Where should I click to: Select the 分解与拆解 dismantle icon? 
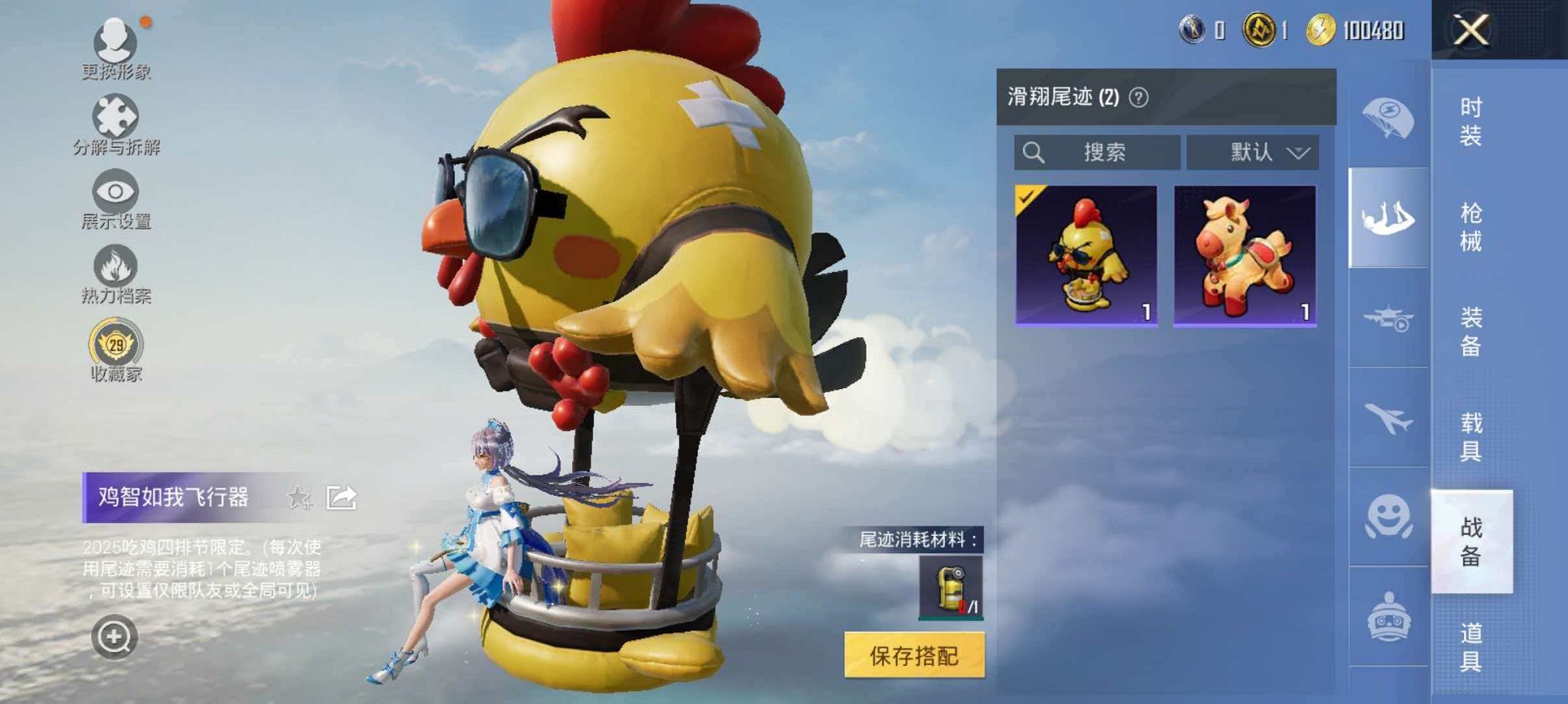point(113,118)
